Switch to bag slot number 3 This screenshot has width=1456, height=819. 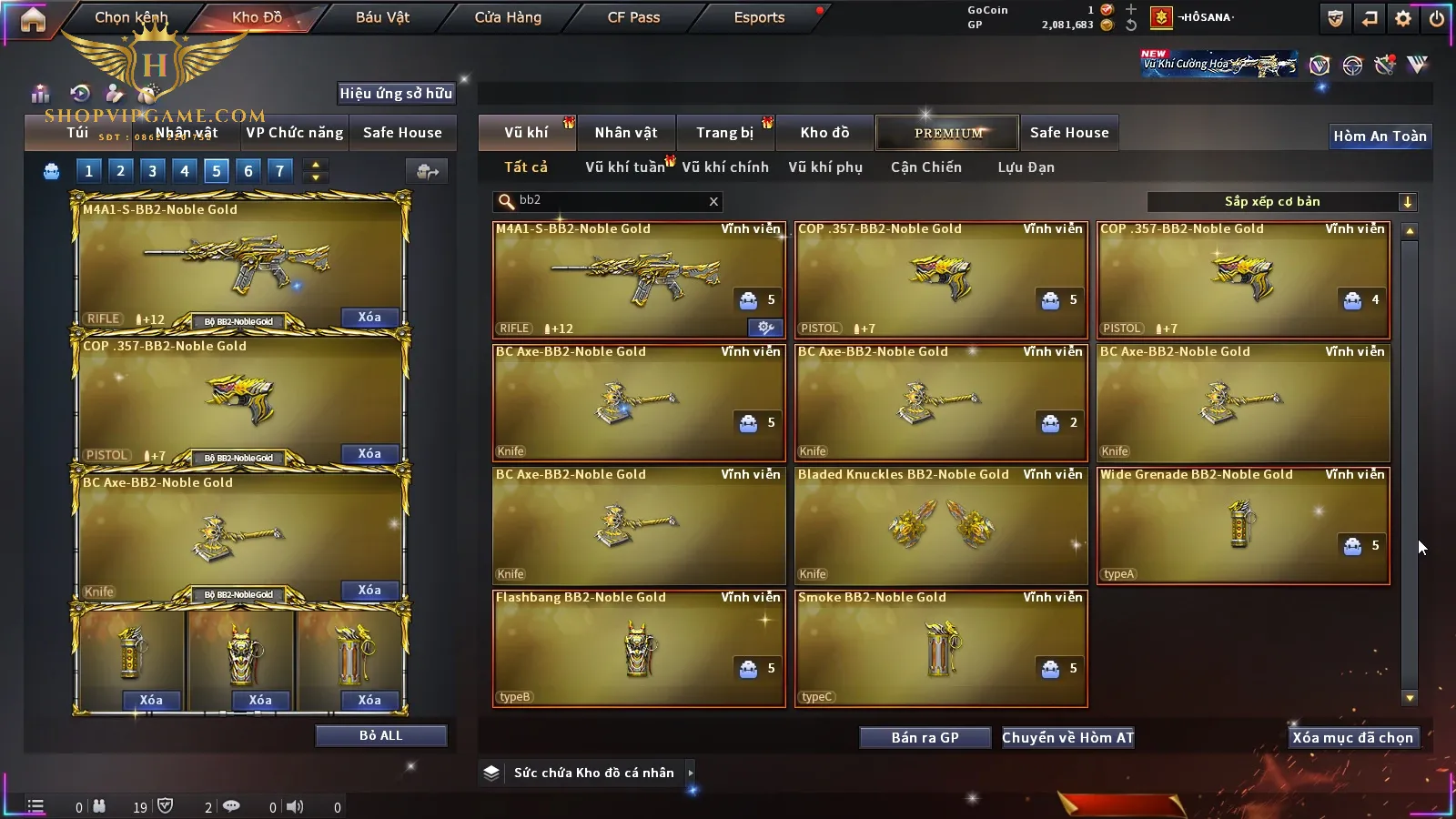(152, 170)
